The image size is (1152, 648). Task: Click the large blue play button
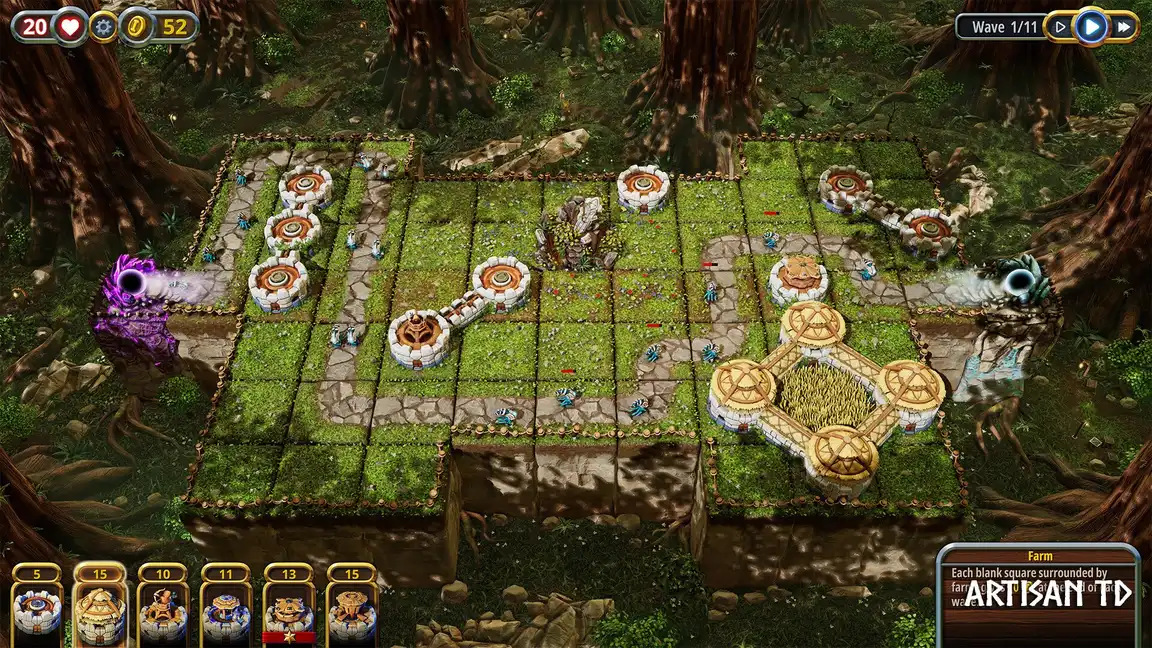(1091, 27)
